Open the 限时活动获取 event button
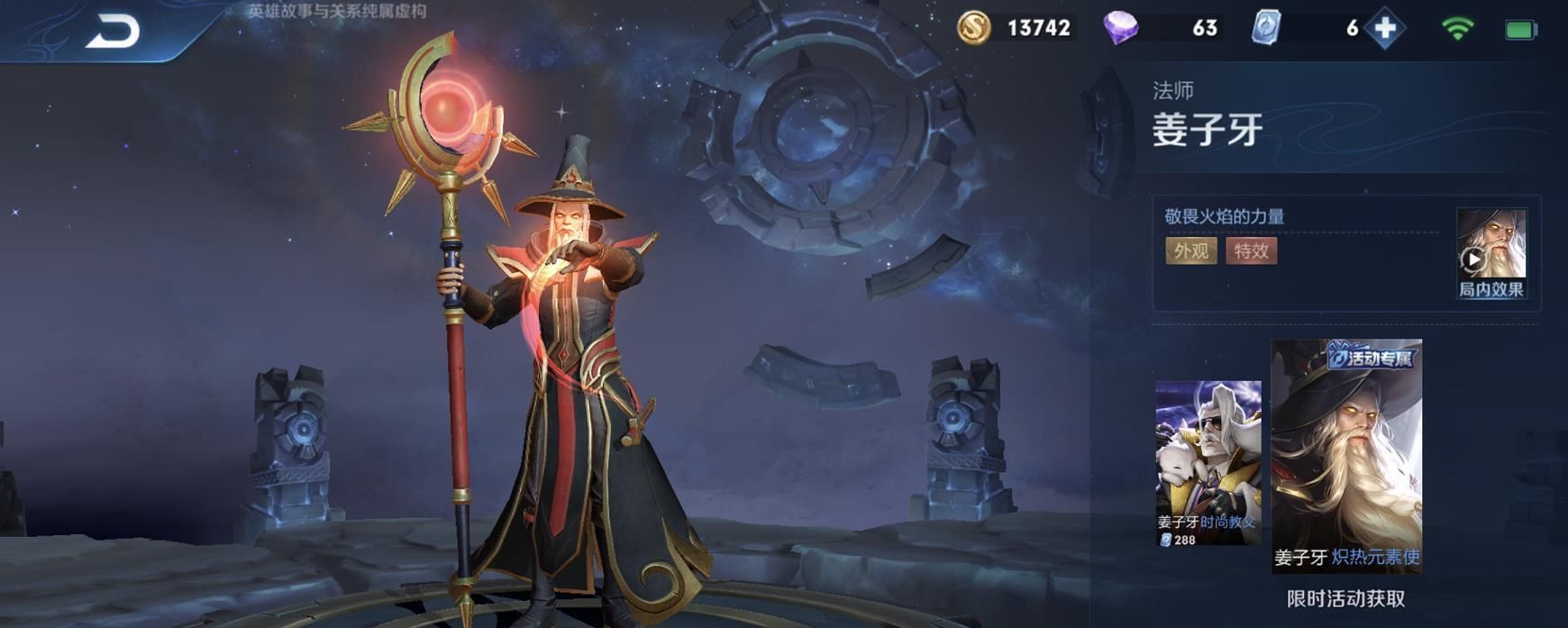The image size is (1568, 628). click(1345, 598)
